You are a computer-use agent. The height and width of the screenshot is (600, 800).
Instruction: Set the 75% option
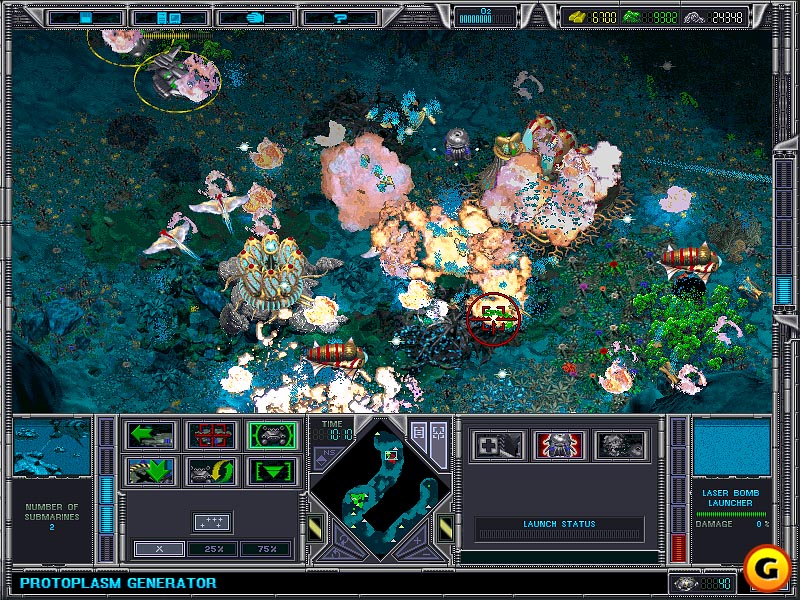(x=266, y=549)
